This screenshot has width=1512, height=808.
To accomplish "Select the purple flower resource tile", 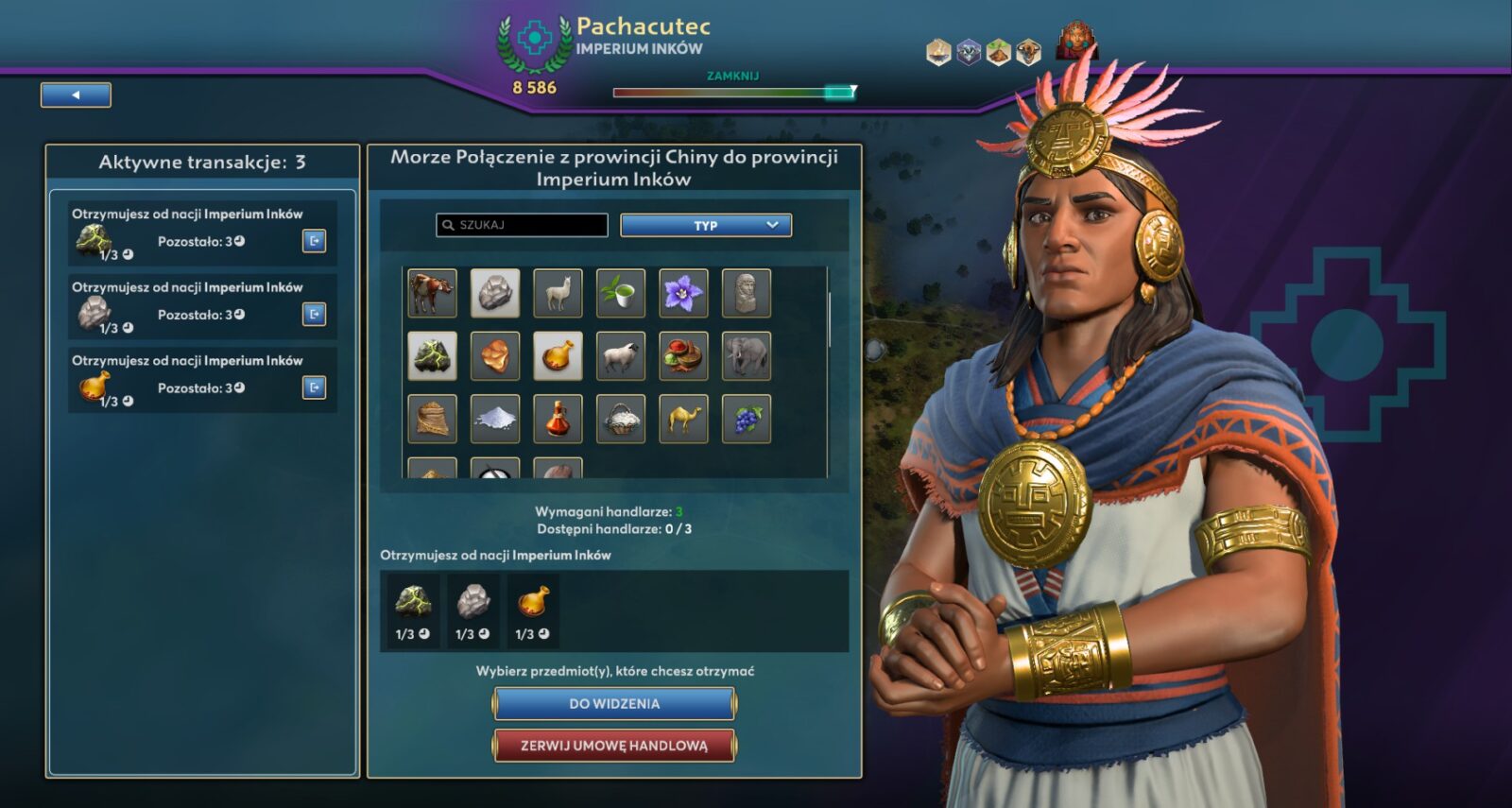I will pos(683,293).
